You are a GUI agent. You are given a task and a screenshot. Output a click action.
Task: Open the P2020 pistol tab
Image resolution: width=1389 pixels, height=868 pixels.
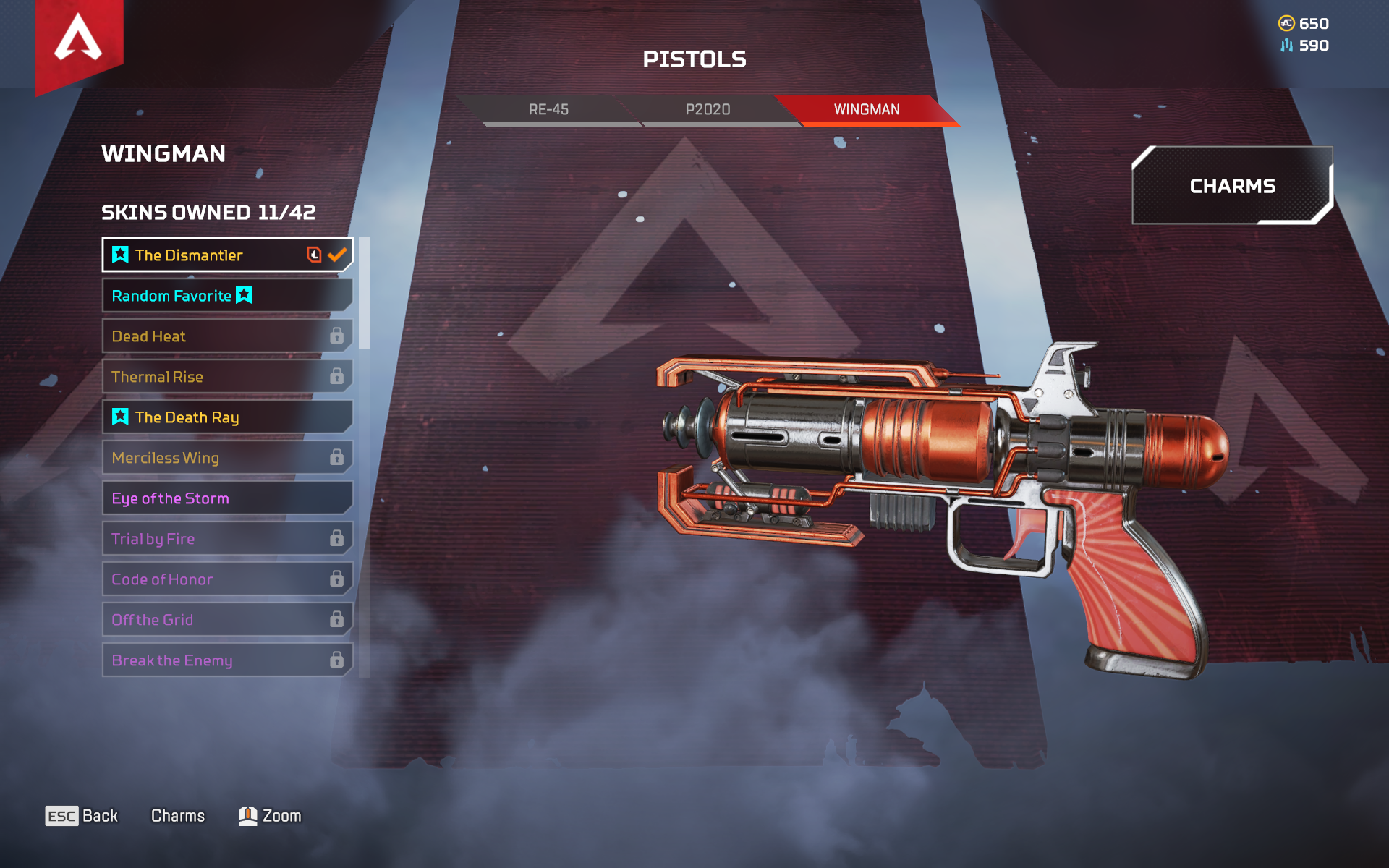708,110
